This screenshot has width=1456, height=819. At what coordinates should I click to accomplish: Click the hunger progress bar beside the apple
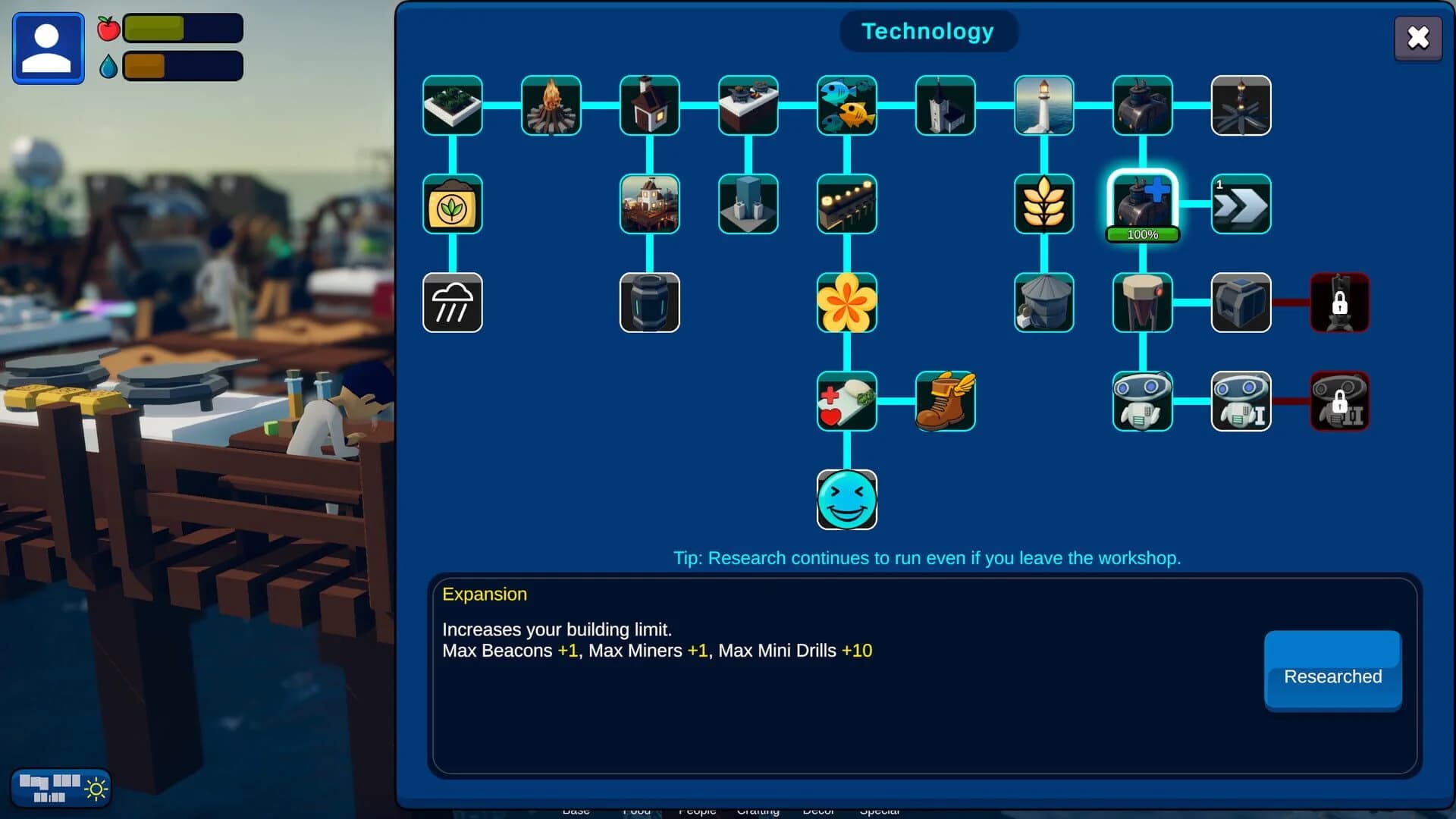[x=182, y=27]
